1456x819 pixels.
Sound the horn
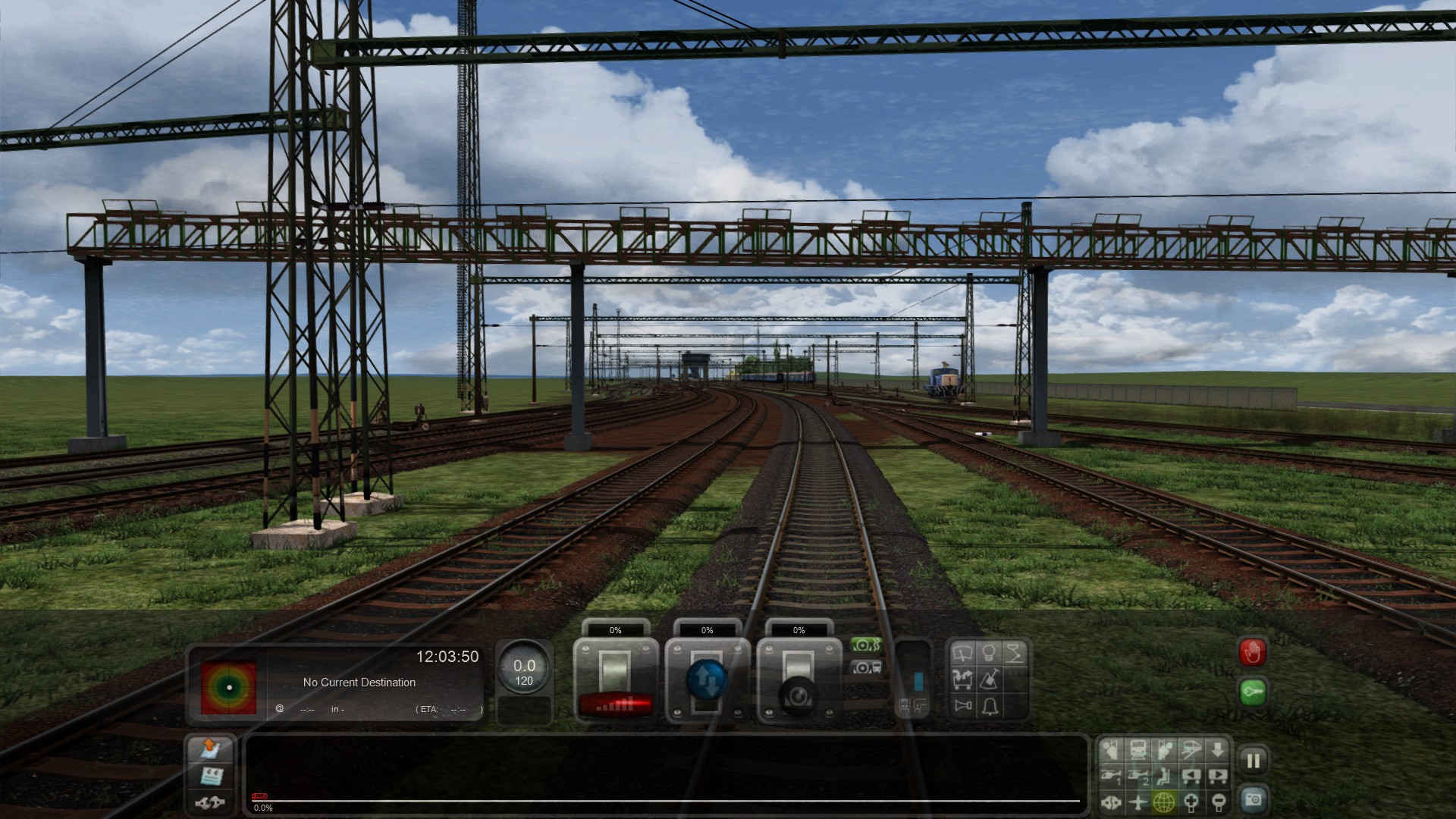point(963,707)
